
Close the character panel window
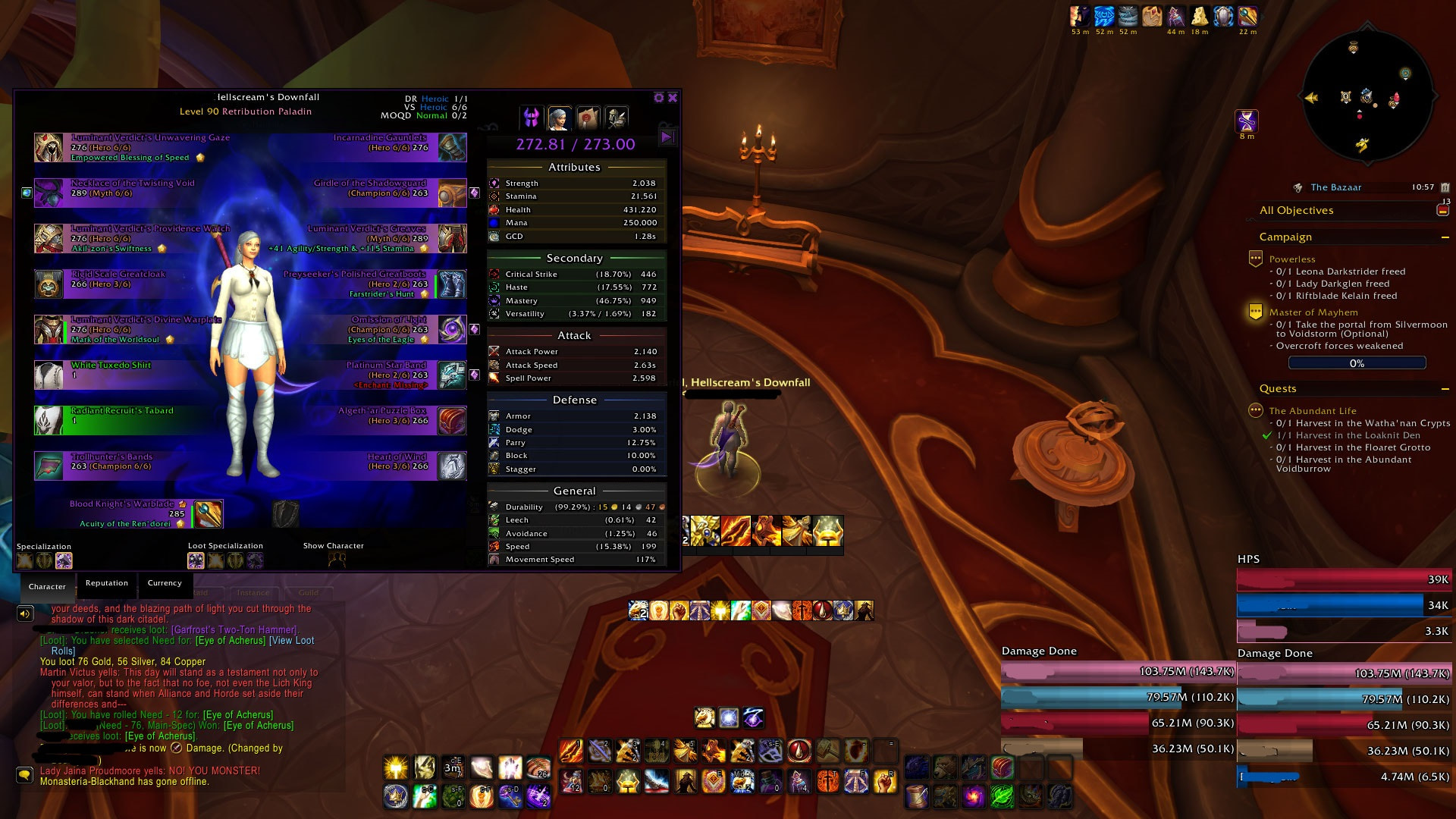[x=673, y=98]
